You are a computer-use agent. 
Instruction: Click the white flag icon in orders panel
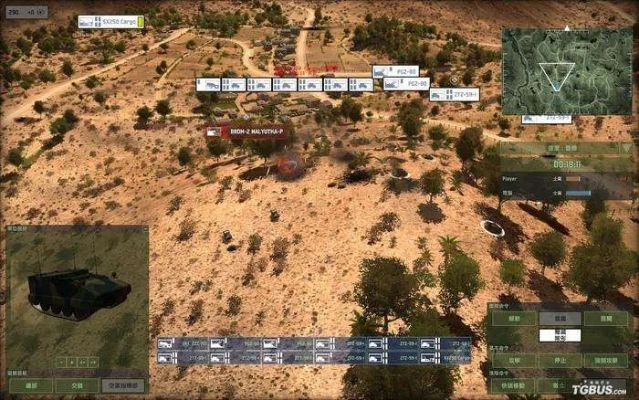click(x=559, y=334)
